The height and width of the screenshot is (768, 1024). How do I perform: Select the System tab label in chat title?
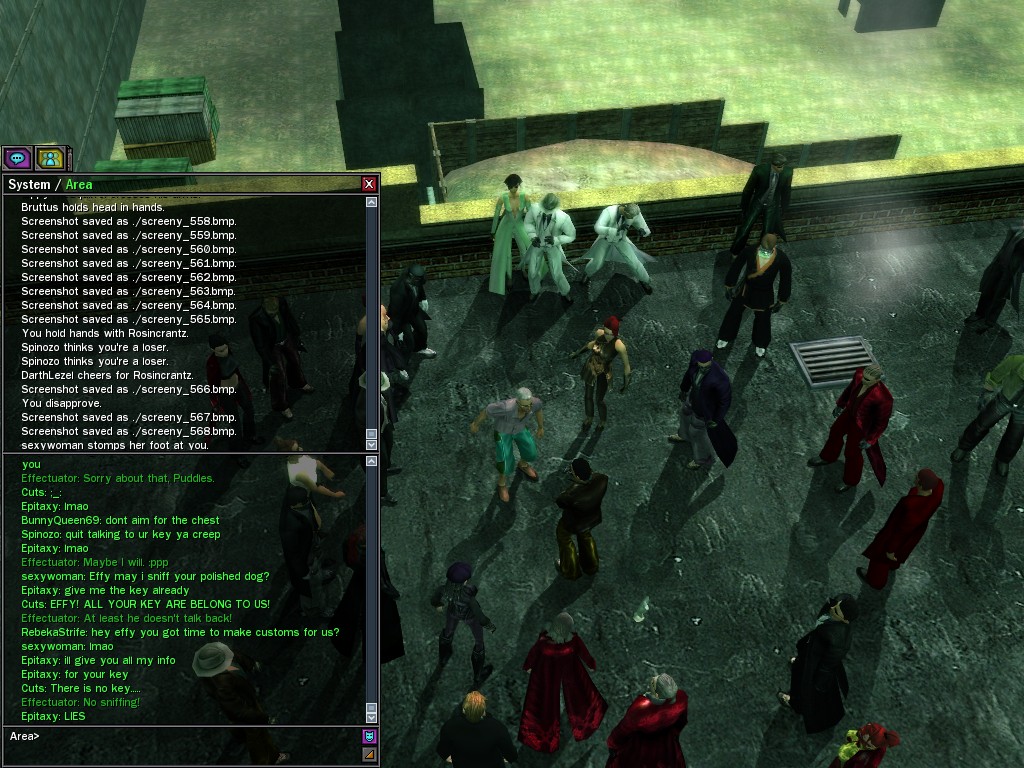tap(28, 184)
